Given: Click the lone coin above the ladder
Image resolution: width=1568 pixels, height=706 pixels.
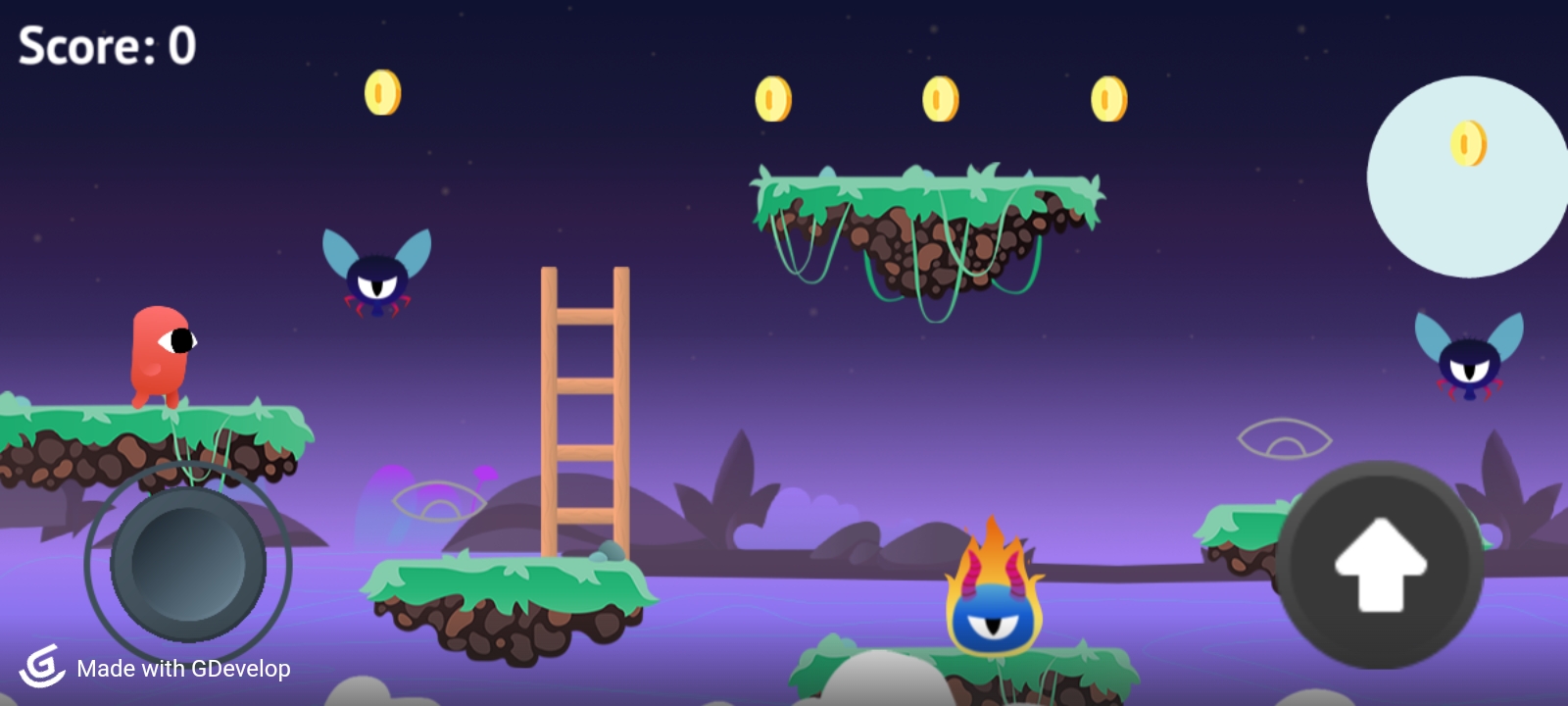Looking at the screenshot, I should coord(381,92).
